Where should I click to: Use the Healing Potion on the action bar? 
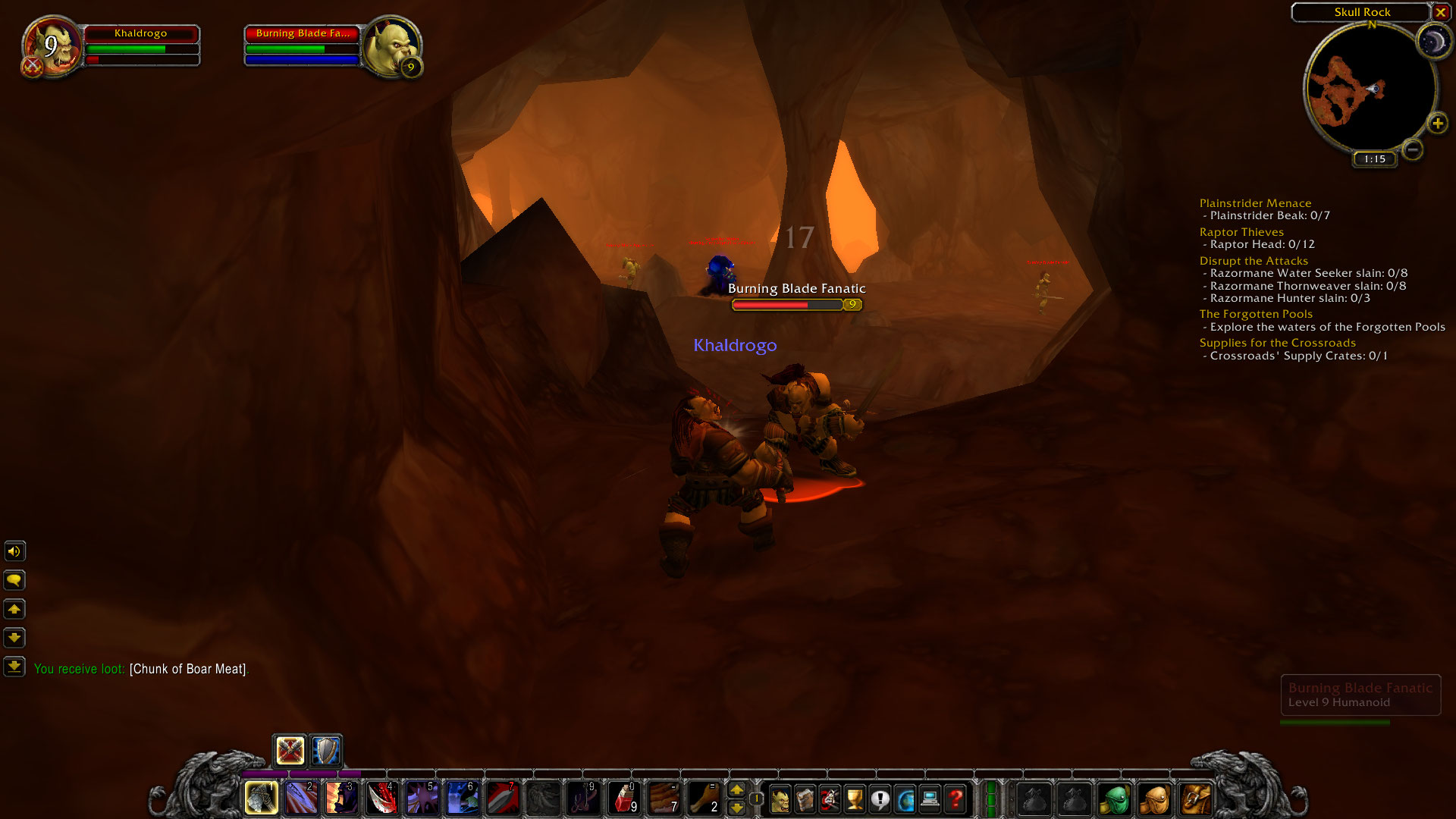(x=626, y=799)
